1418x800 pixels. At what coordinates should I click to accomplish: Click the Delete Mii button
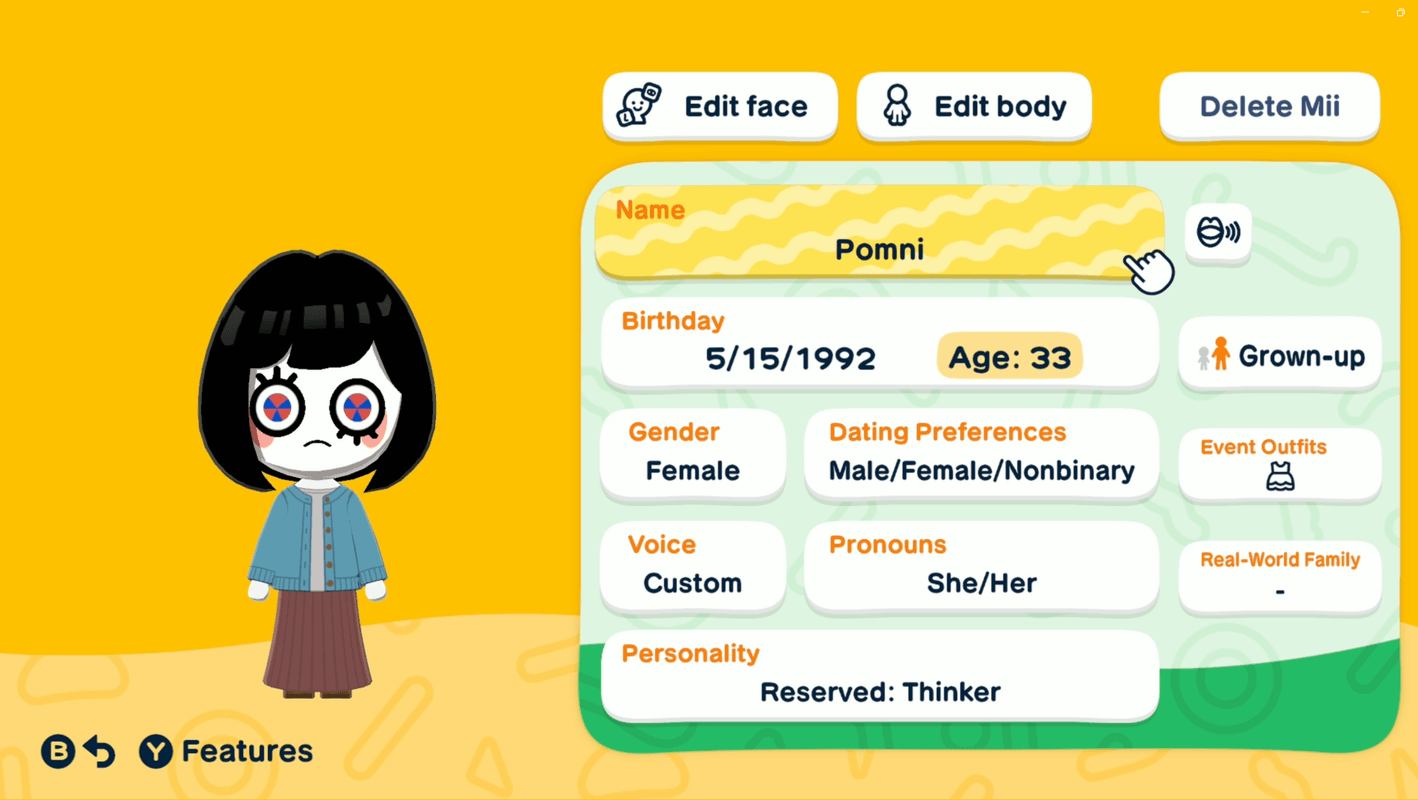[x=1268, y=106]
